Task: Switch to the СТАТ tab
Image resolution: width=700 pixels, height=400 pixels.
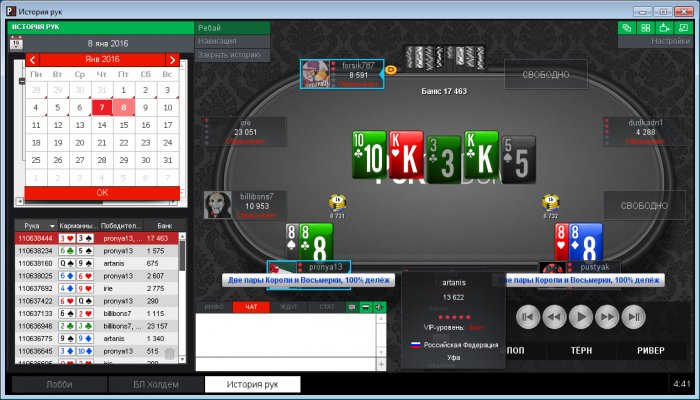Action: (x=326, y=306)
